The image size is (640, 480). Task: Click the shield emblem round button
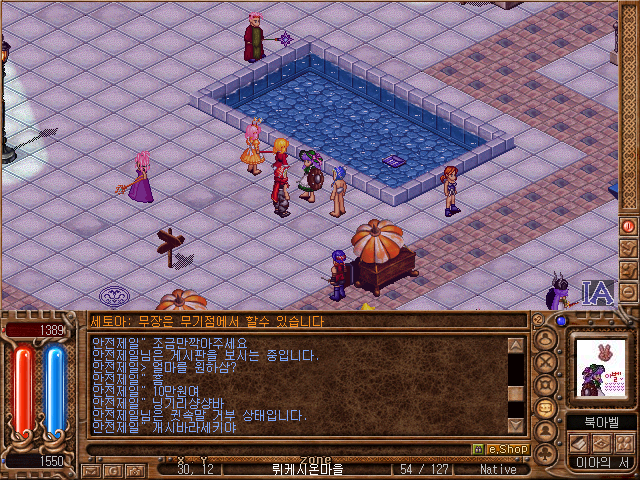coord(546,385)
